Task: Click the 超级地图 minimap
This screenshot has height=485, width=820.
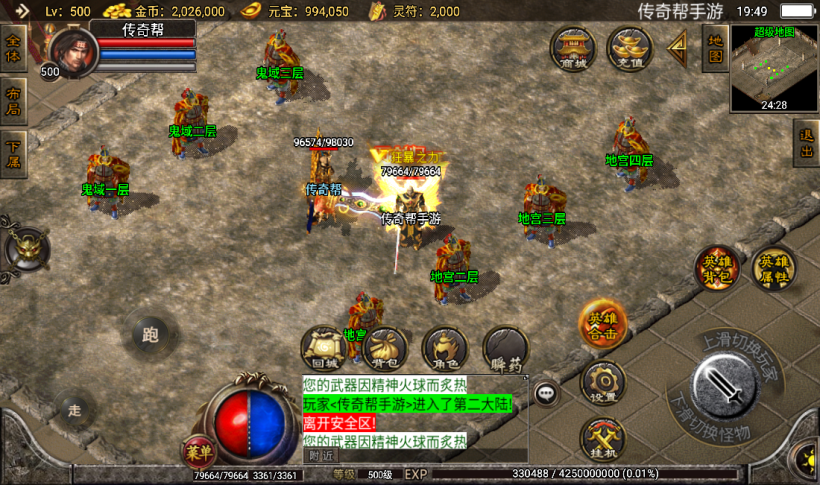Action: pos(773,68)
